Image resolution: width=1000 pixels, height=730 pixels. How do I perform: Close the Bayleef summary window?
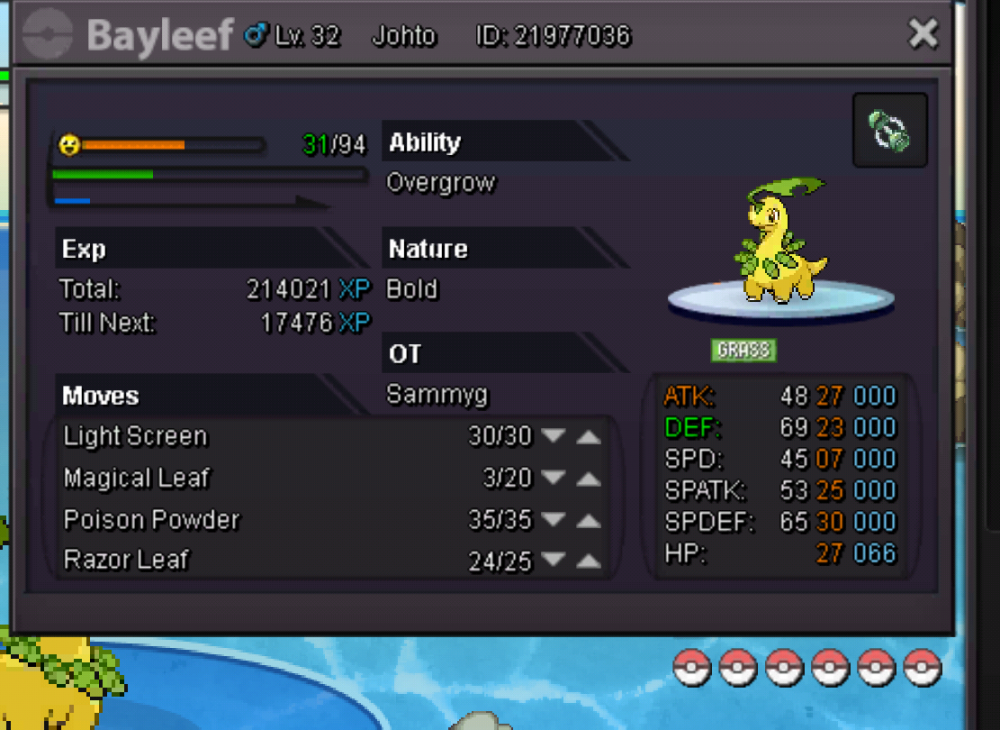pos(922,35)
